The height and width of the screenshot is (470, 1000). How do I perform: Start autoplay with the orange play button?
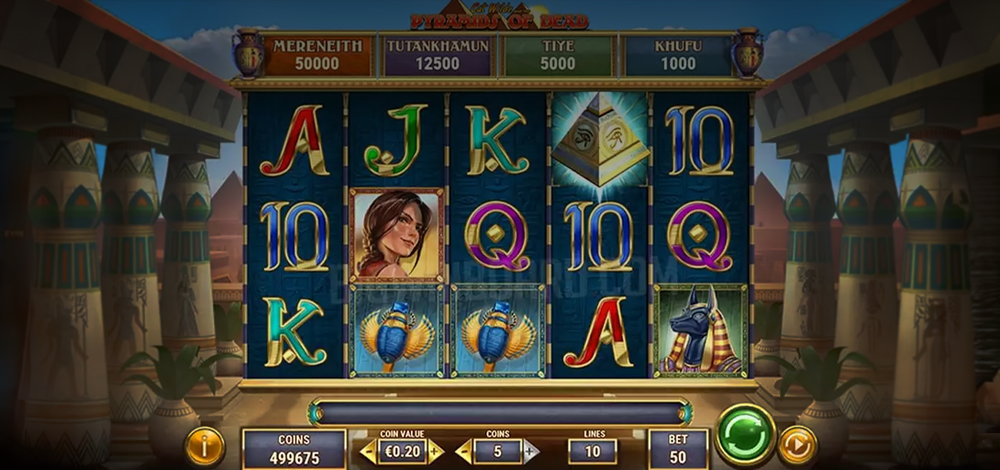(x=797, y=444)
